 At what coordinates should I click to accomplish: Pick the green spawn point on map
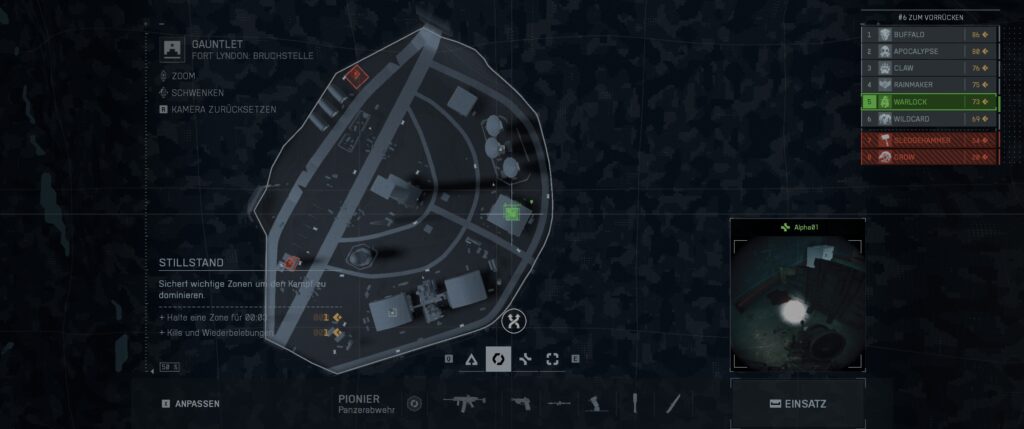(512, 211)
